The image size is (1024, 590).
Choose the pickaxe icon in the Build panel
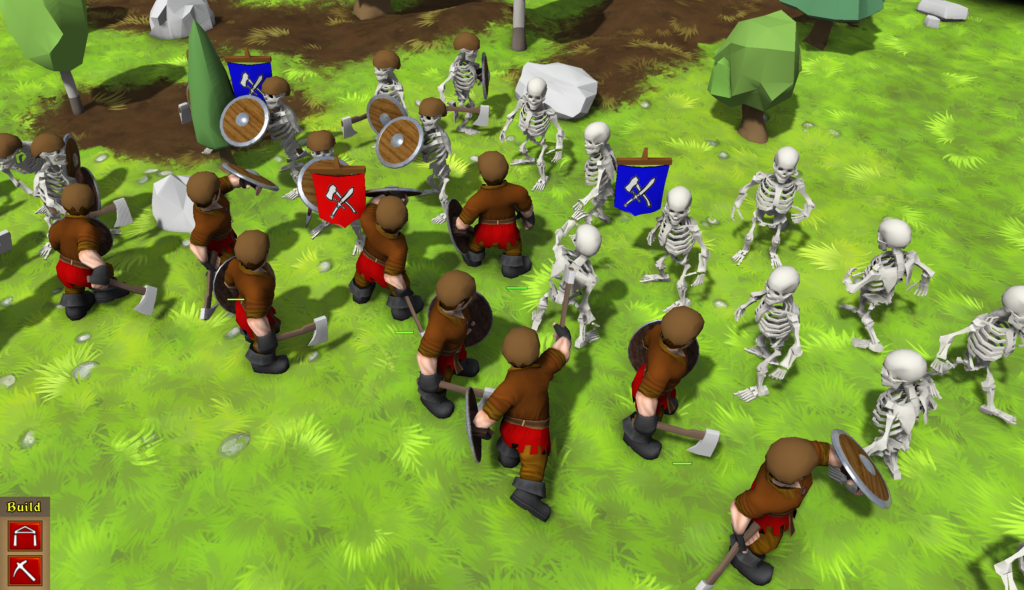pos(23,569)
